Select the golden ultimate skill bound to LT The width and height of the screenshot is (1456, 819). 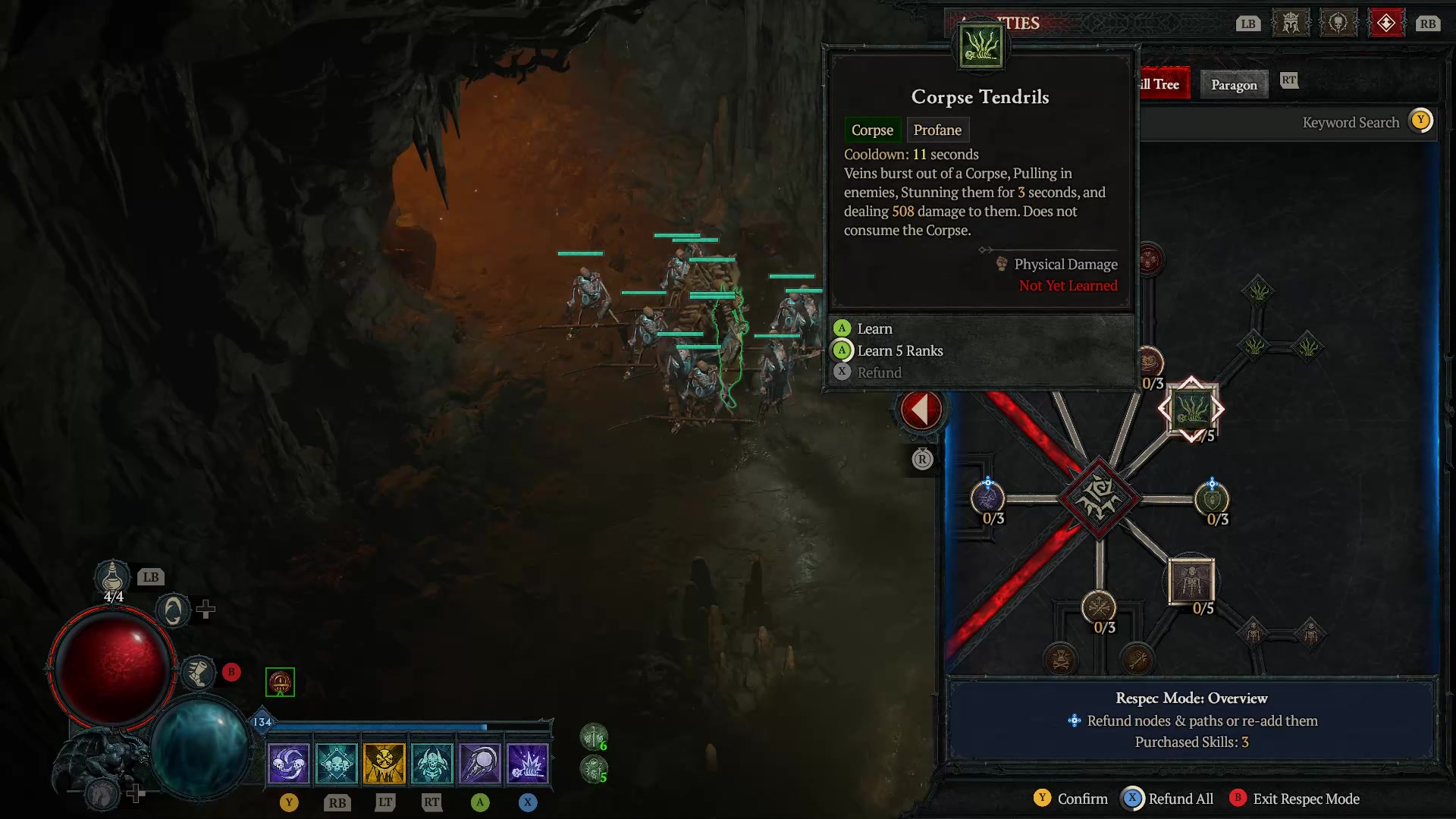point(385,762)
